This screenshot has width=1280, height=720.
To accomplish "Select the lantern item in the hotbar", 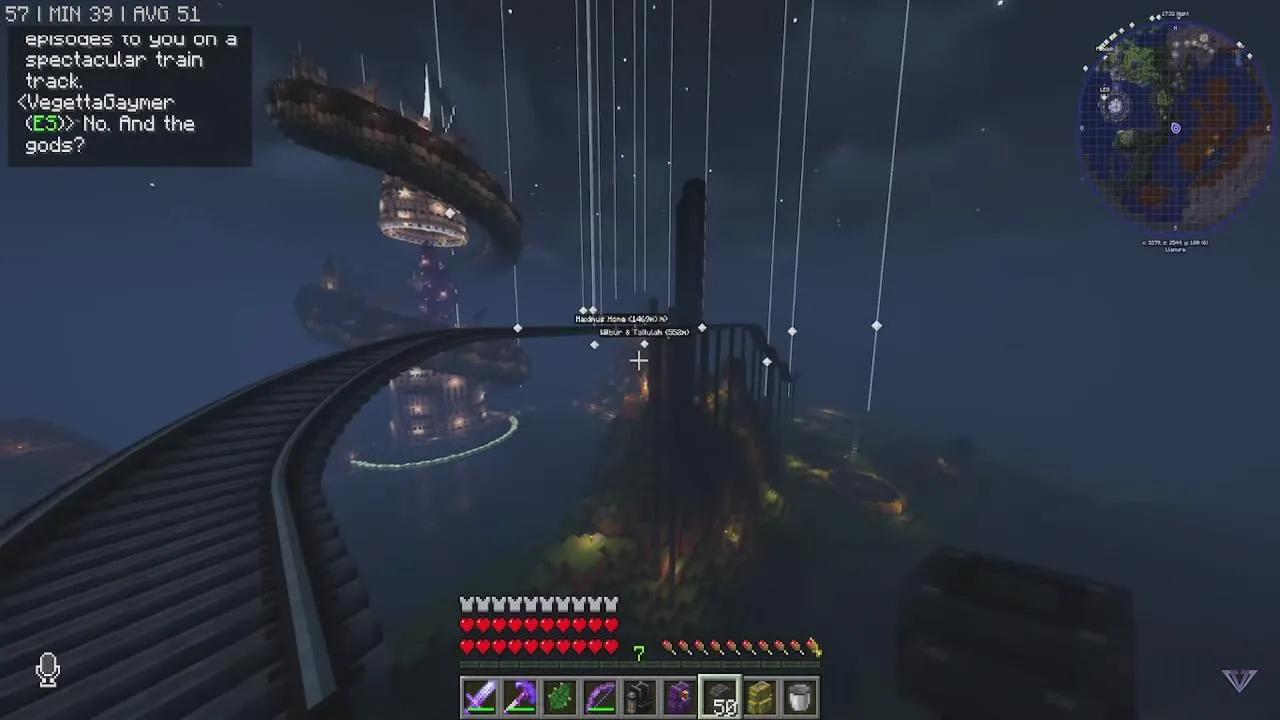I will point(639,697).
